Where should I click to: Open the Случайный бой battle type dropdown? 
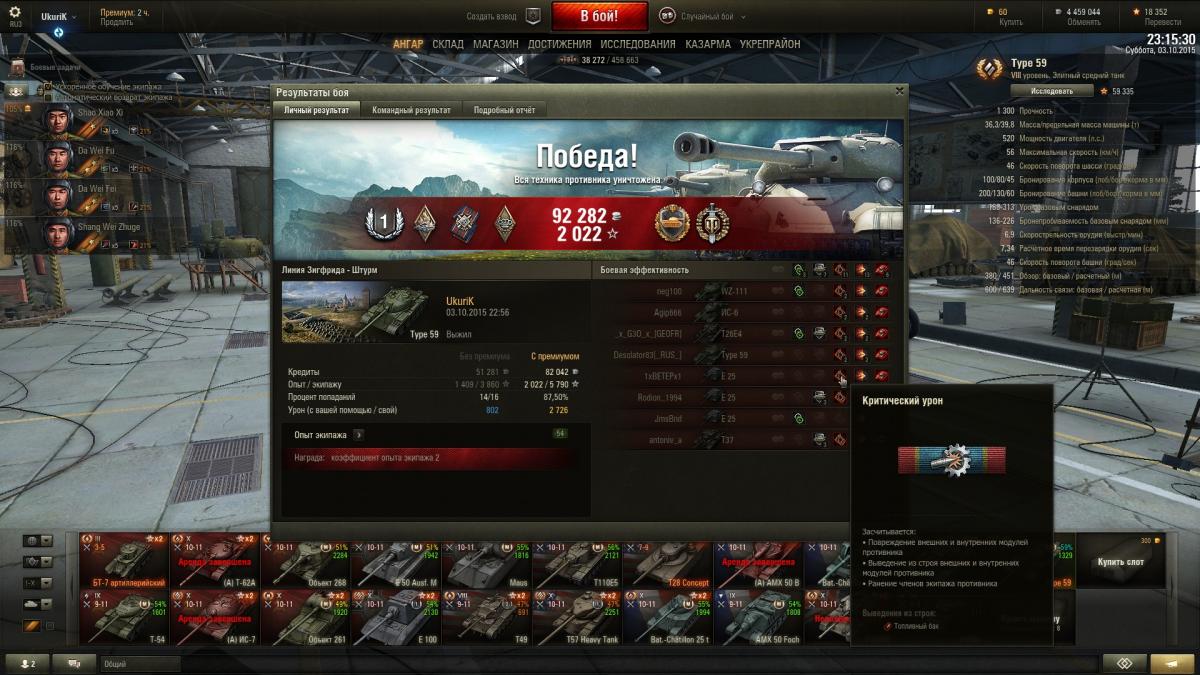[x=707, y=16]
